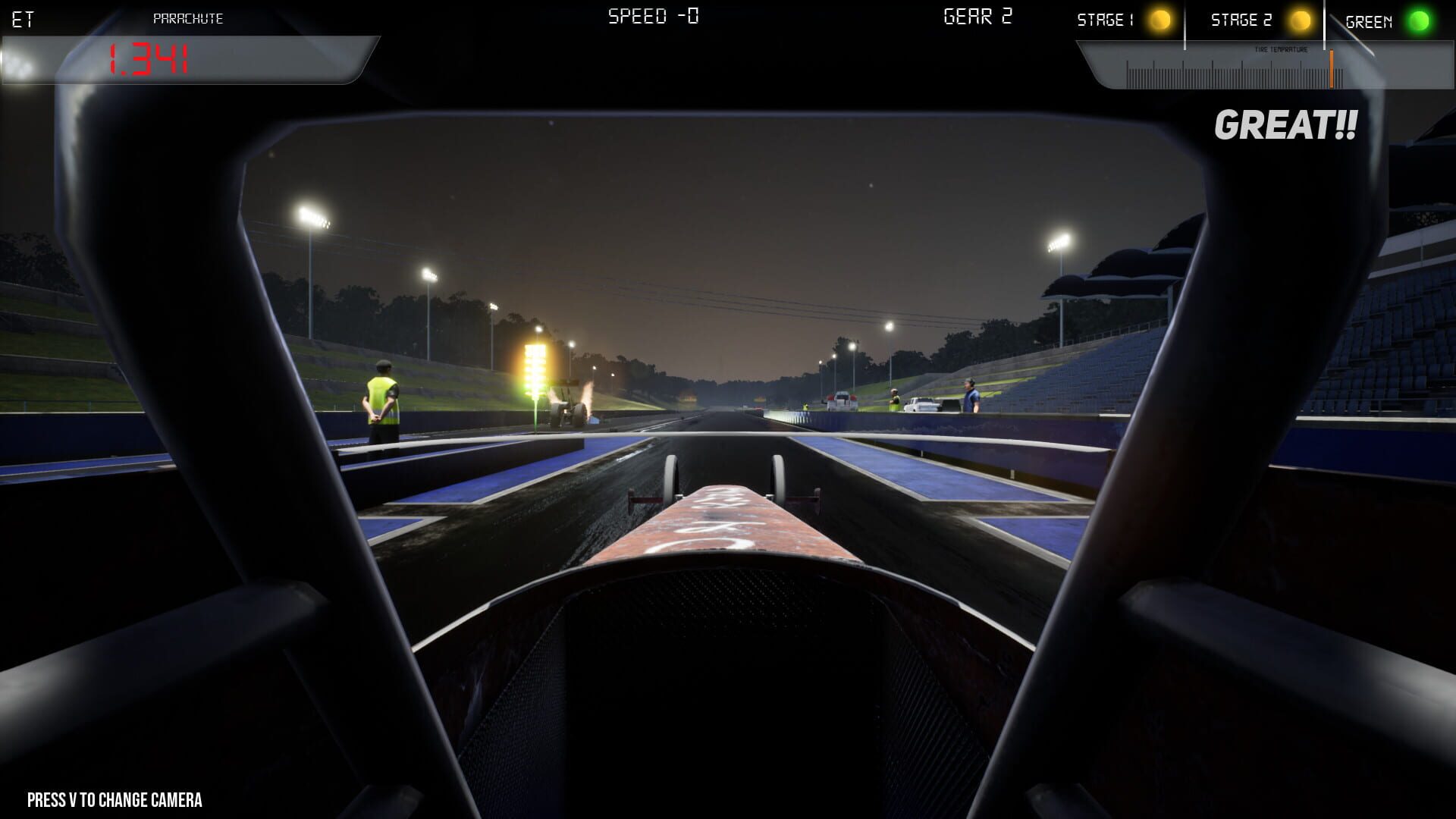
Task: Select the ET label in the HUD
Action: [21, 18]
